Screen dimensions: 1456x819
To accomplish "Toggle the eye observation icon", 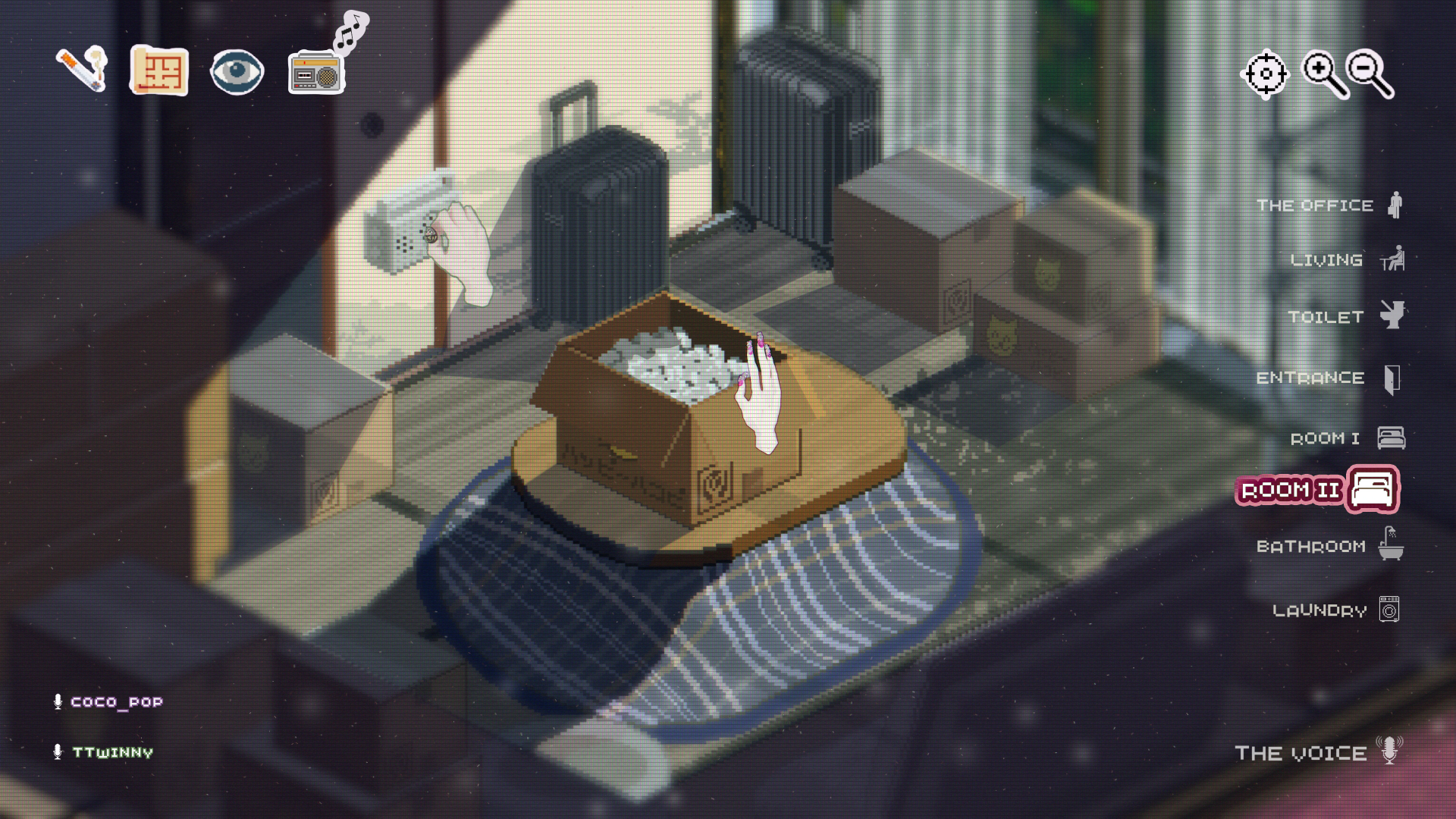I will 238,72.
